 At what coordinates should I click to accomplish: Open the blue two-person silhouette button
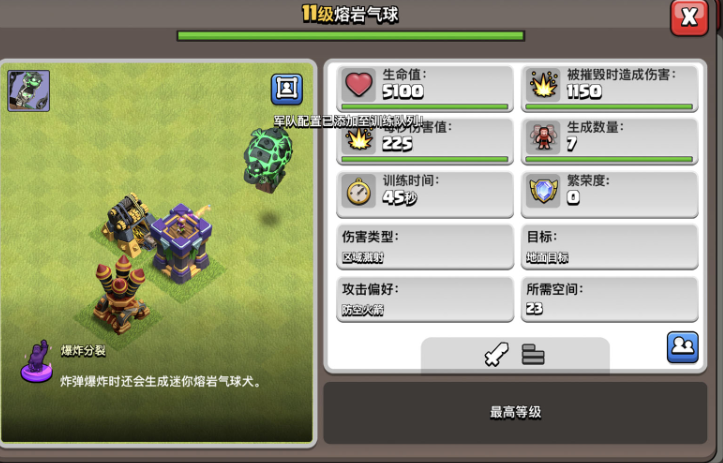coord(682,347)
